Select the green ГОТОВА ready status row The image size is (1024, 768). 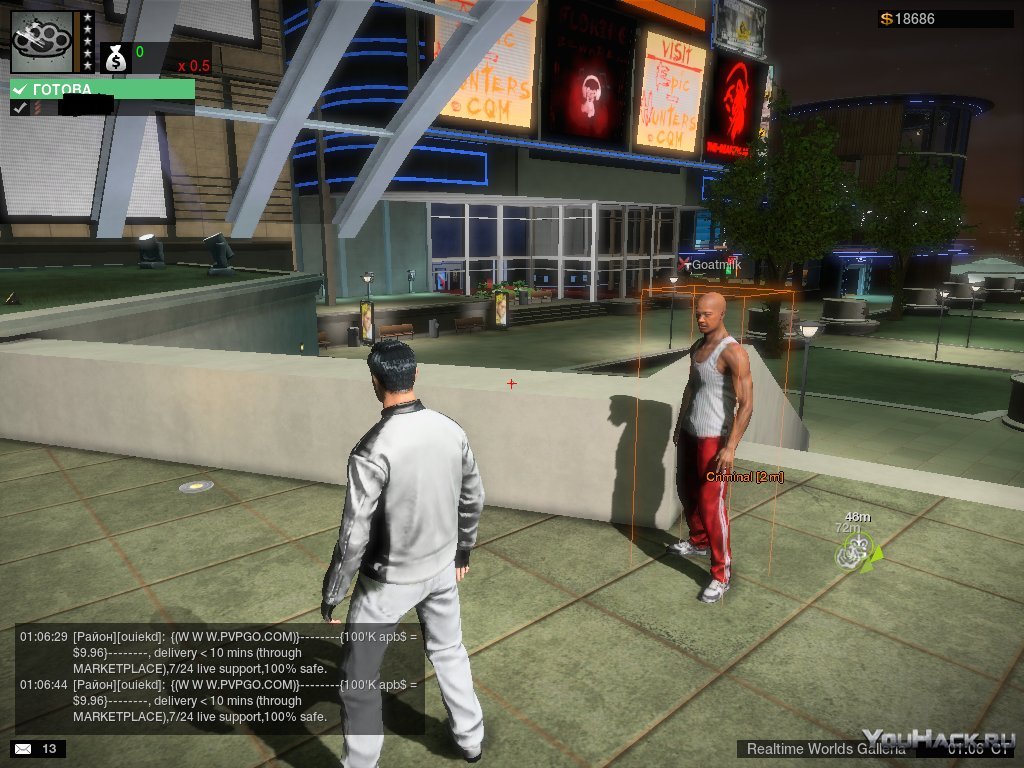click(x=102, y=89)
